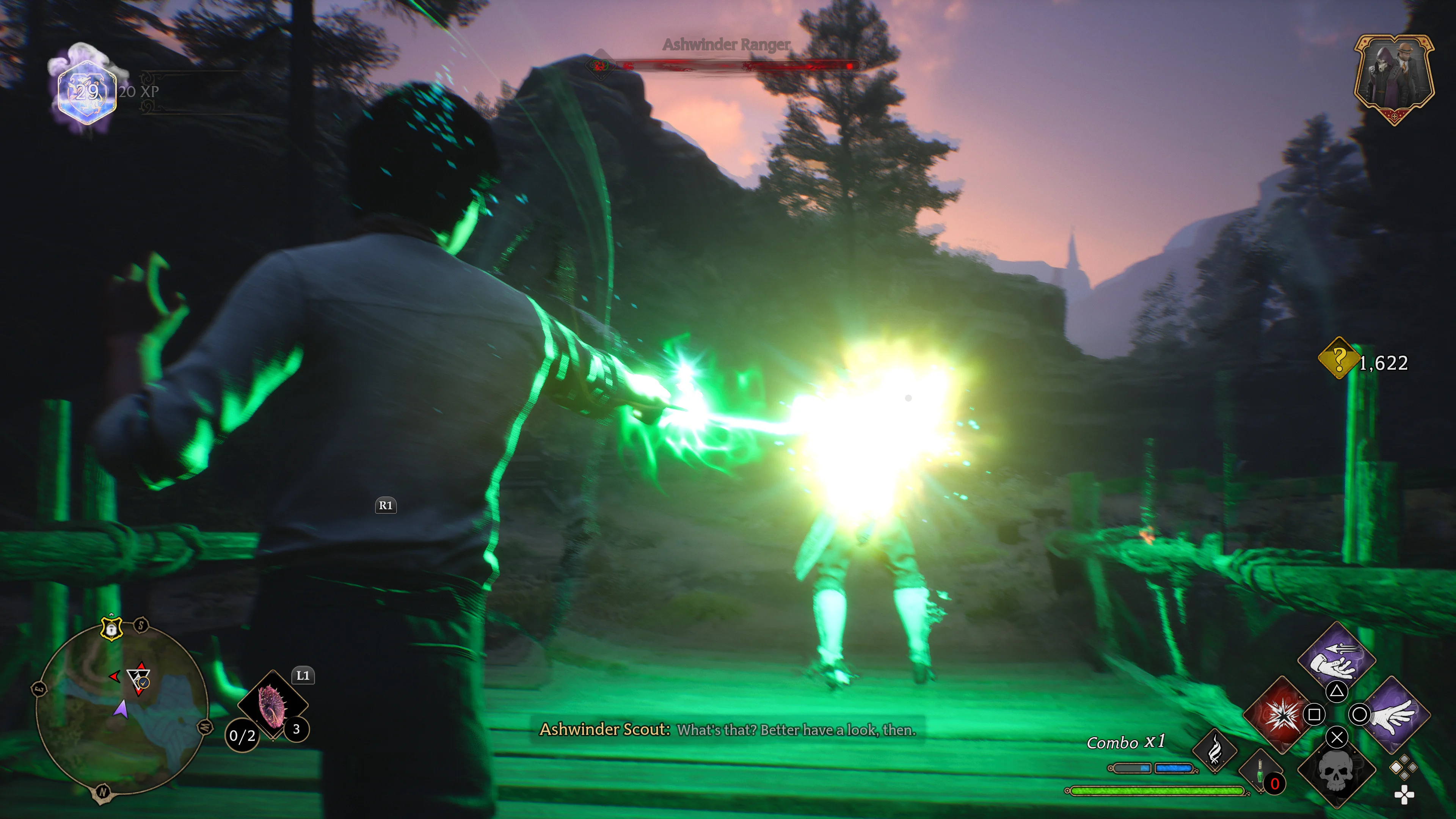
Task: Use the green Wiggenweld potion
Action: pyautogui.click(x=1260, y=772)
